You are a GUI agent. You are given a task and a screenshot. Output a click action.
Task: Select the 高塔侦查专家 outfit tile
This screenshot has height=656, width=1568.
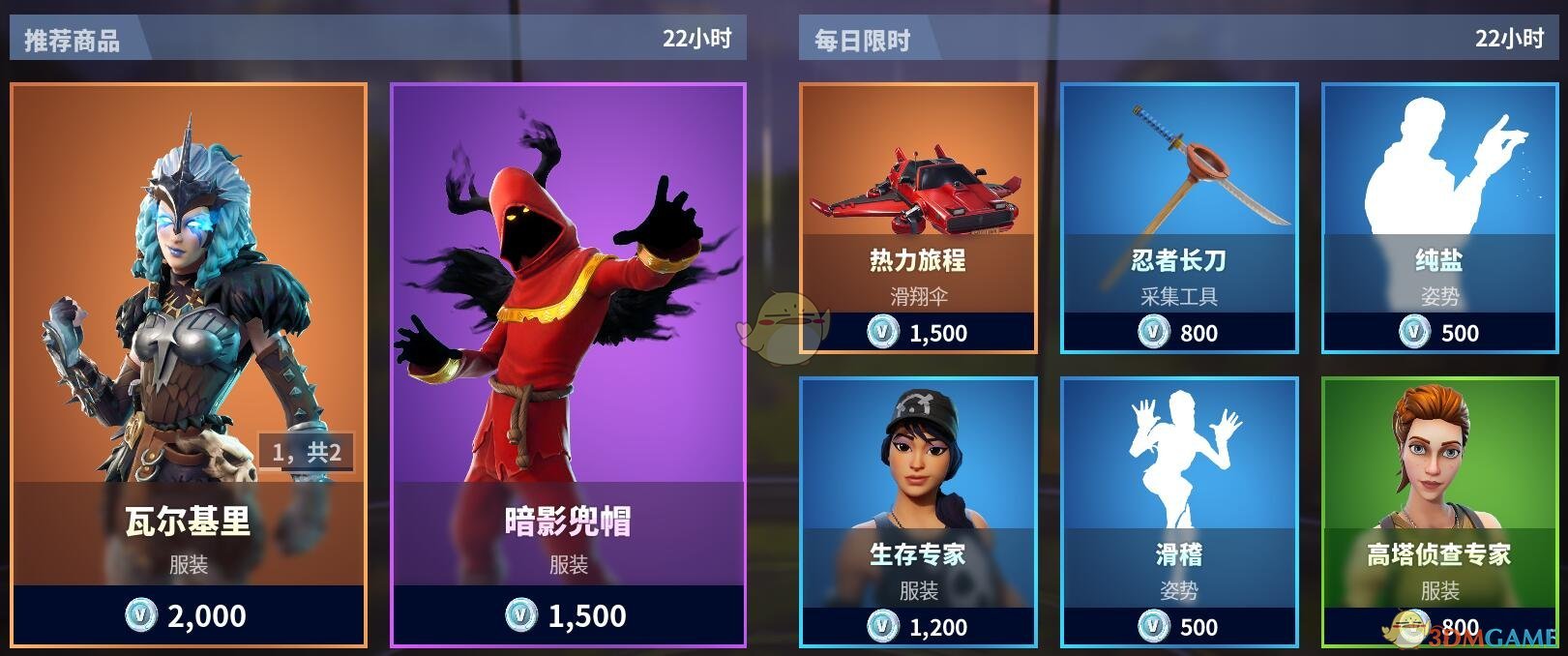pyautogui.click(x=1440, y=511)
